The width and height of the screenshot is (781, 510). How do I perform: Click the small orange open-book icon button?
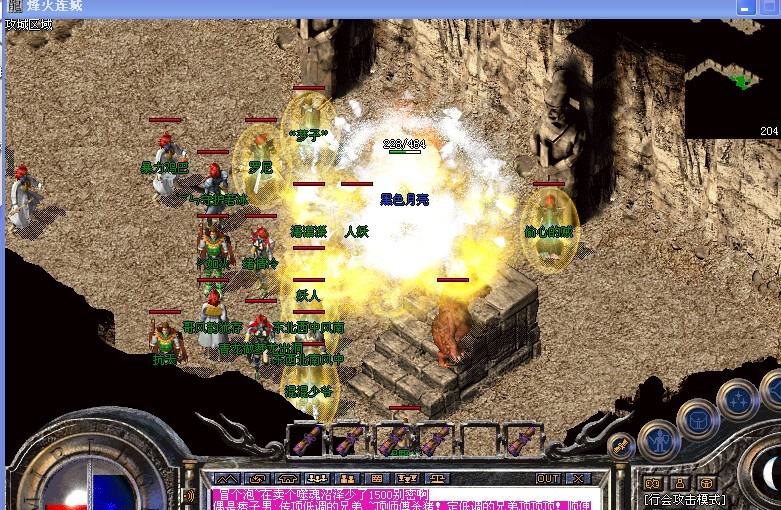point(654,483)
